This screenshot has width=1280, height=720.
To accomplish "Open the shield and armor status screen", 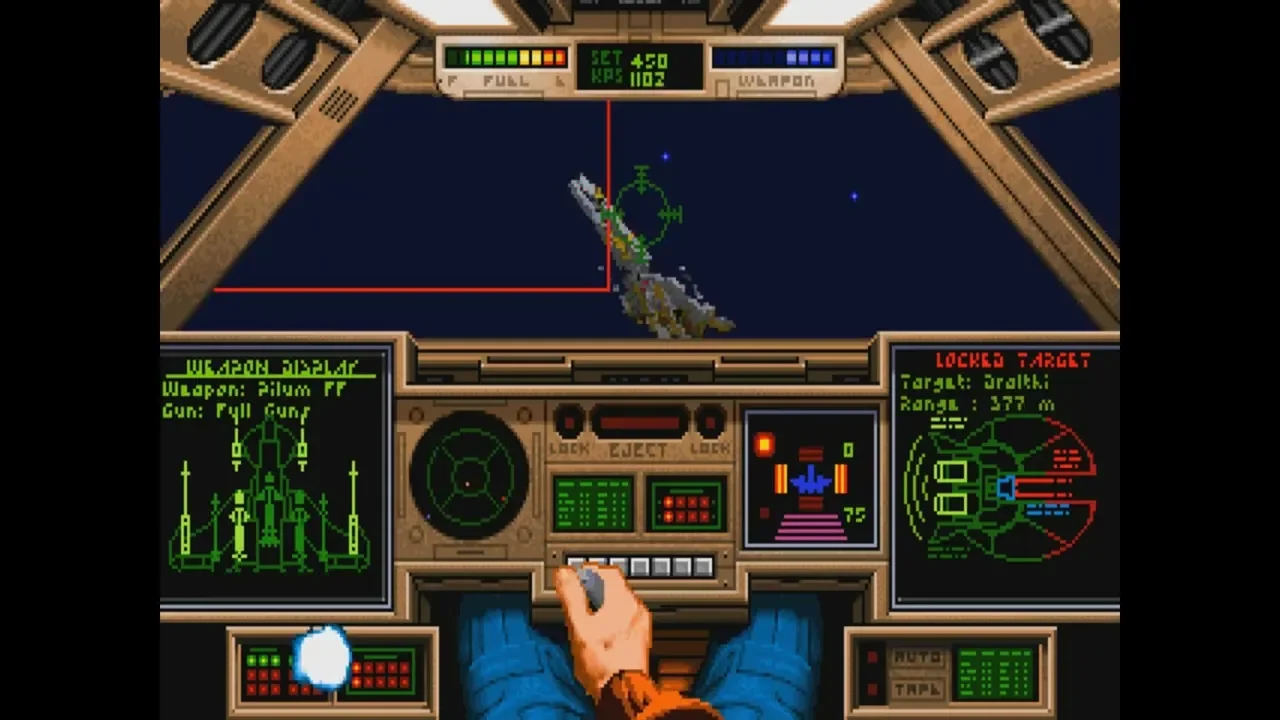I will [811, 479].
